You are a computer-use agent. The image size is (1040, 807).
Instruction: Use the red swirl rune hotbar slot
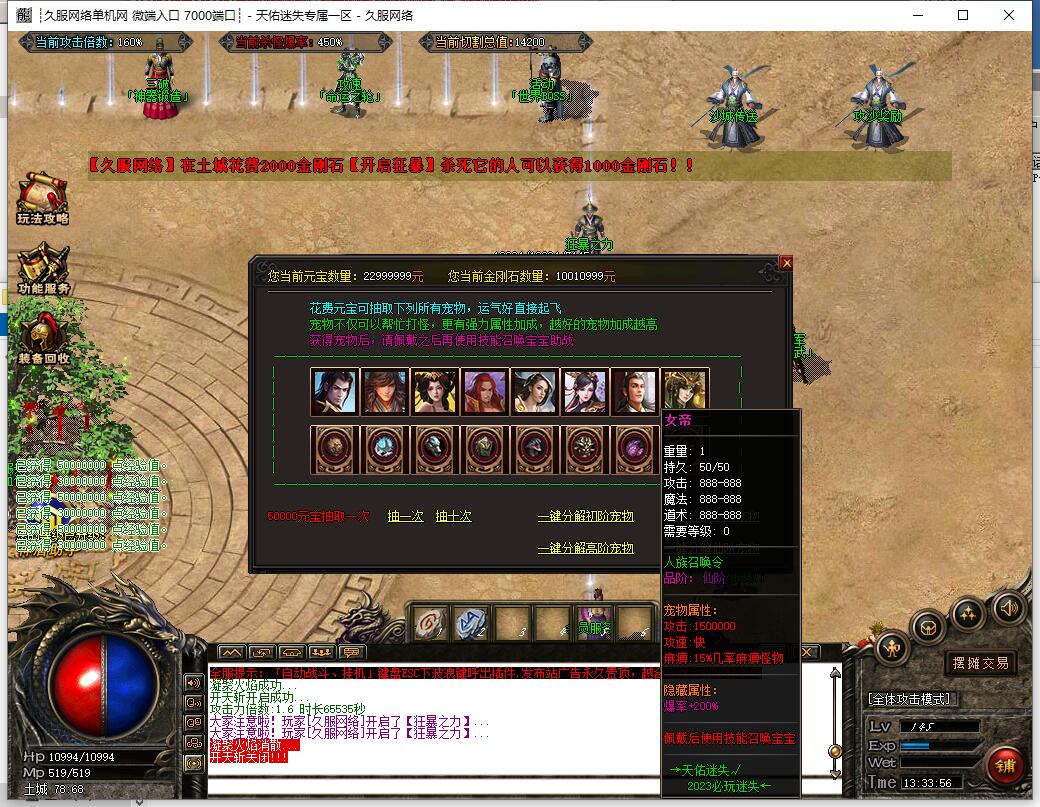(x=432, y=624)
